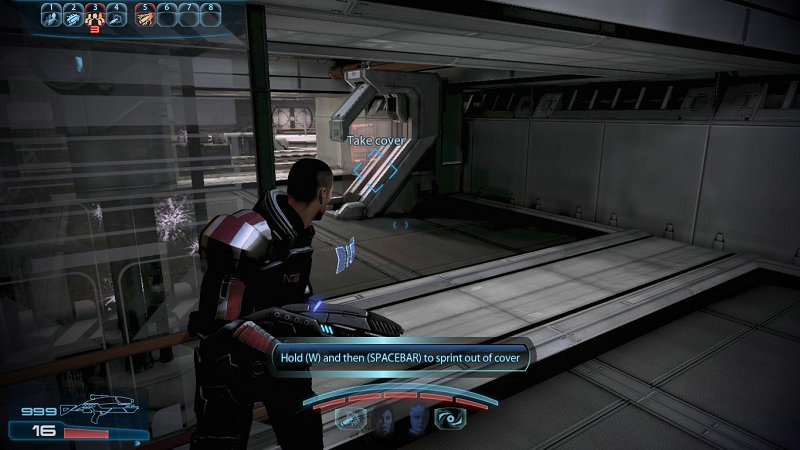Click the ammo power icon left of portraits
The width and height of the screenshot is (800, 450).
click(x=352, y=420)
